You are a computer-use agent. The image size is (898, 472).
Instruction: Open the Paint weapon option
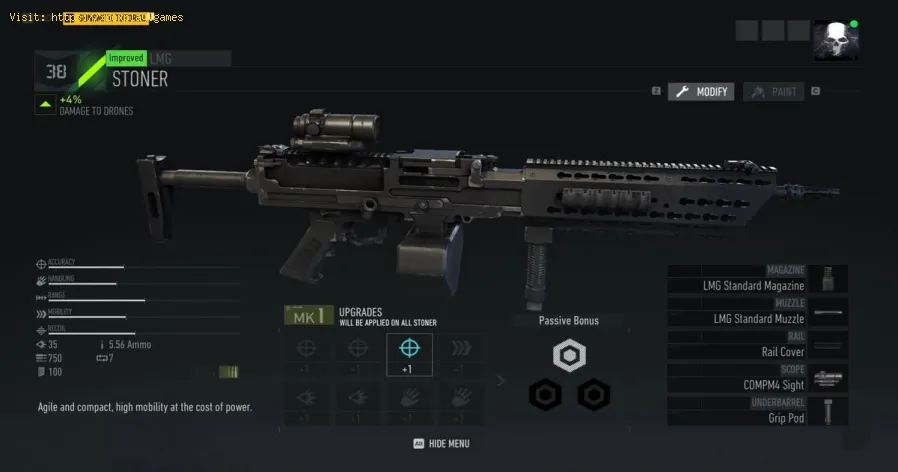pos(773,92)
